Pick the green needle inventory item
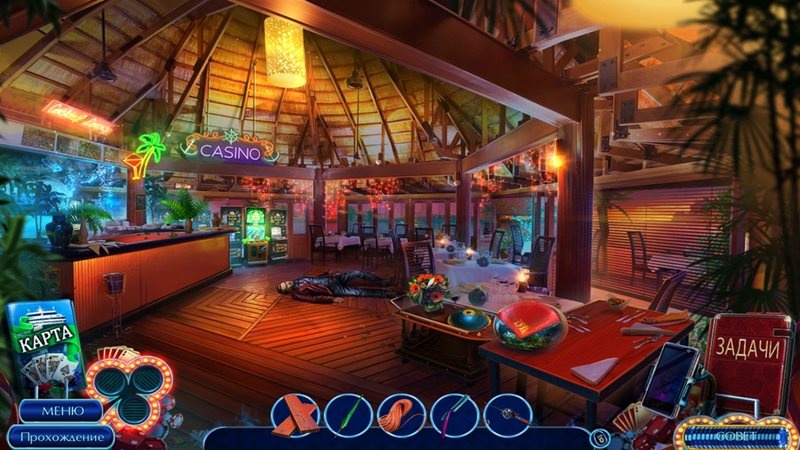This screenshot has width=800, height=450. [347, 414]
